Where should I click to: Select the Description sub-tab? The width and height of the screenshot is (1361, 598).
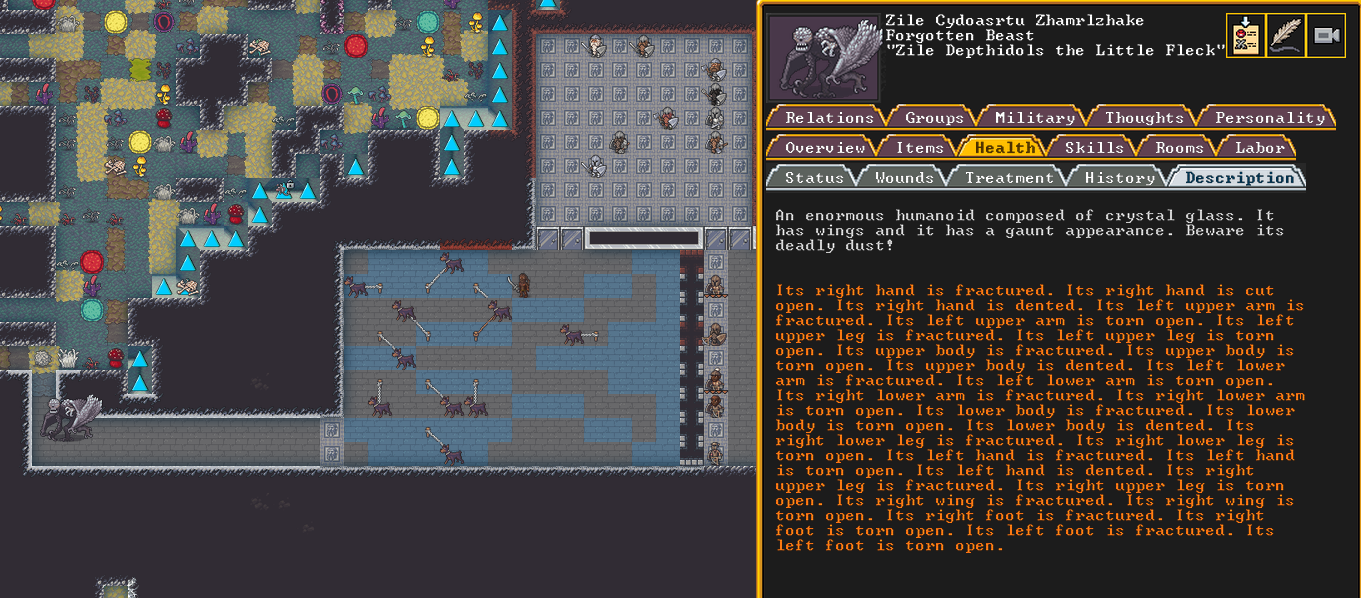[1239, 178]
